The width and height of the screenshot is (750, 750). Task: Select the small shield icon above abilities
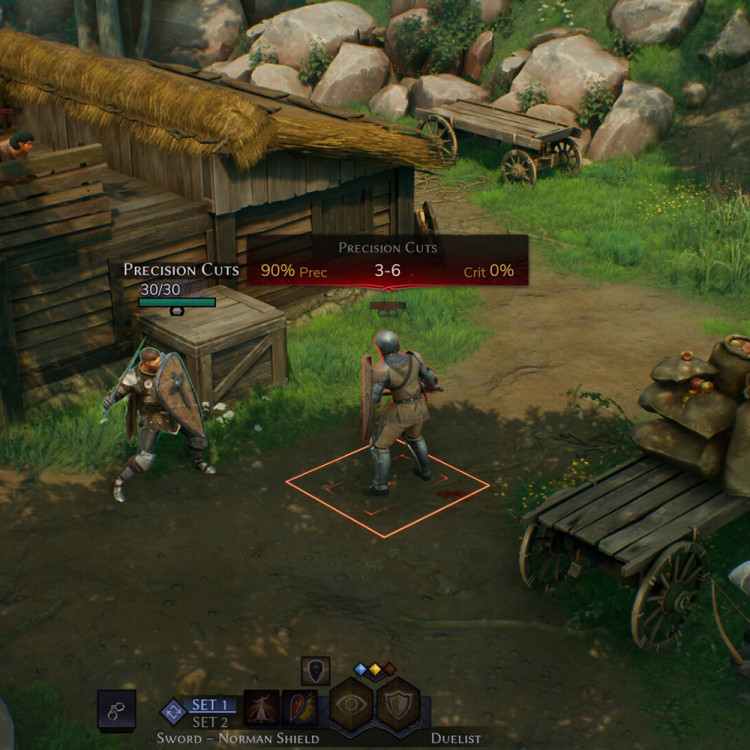click(x=315, y=671)
